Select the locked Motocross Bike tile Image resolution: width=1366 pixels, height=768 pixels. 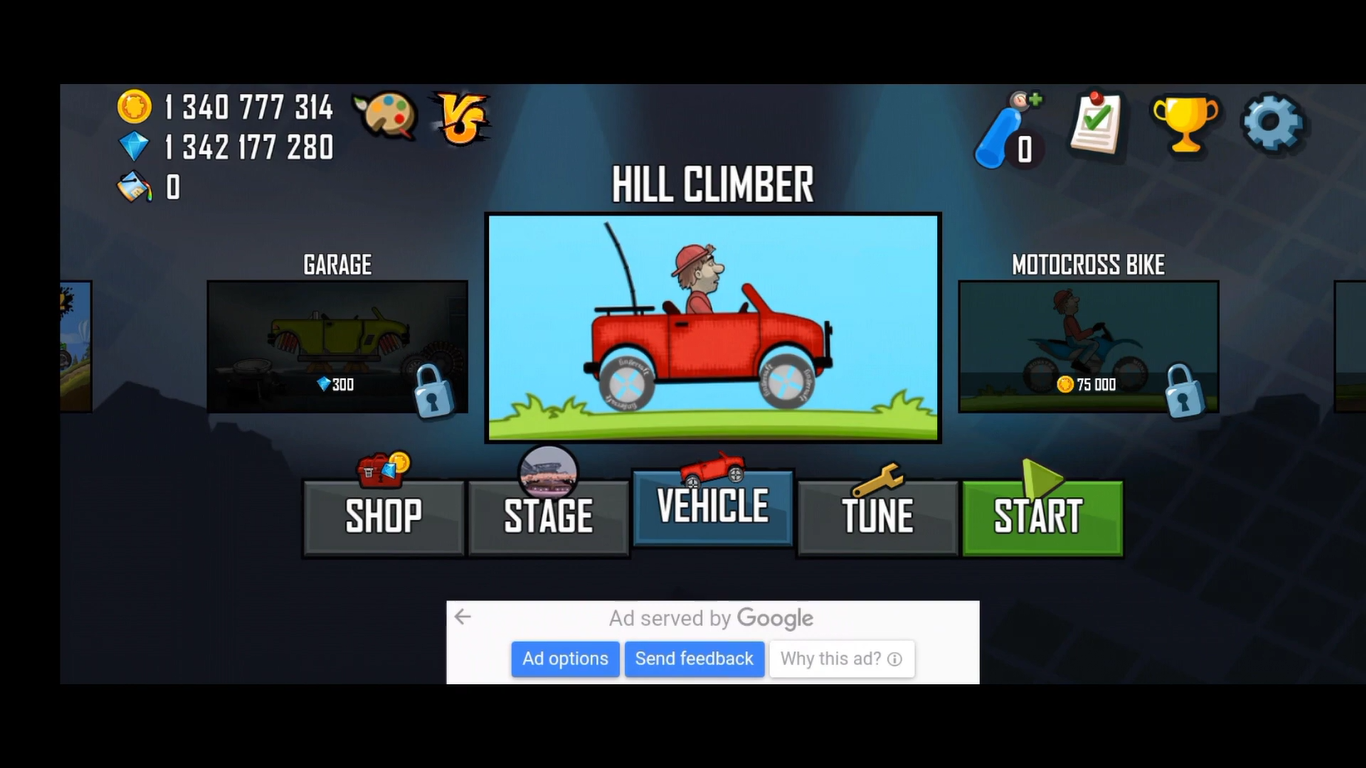pos(1088,346)
